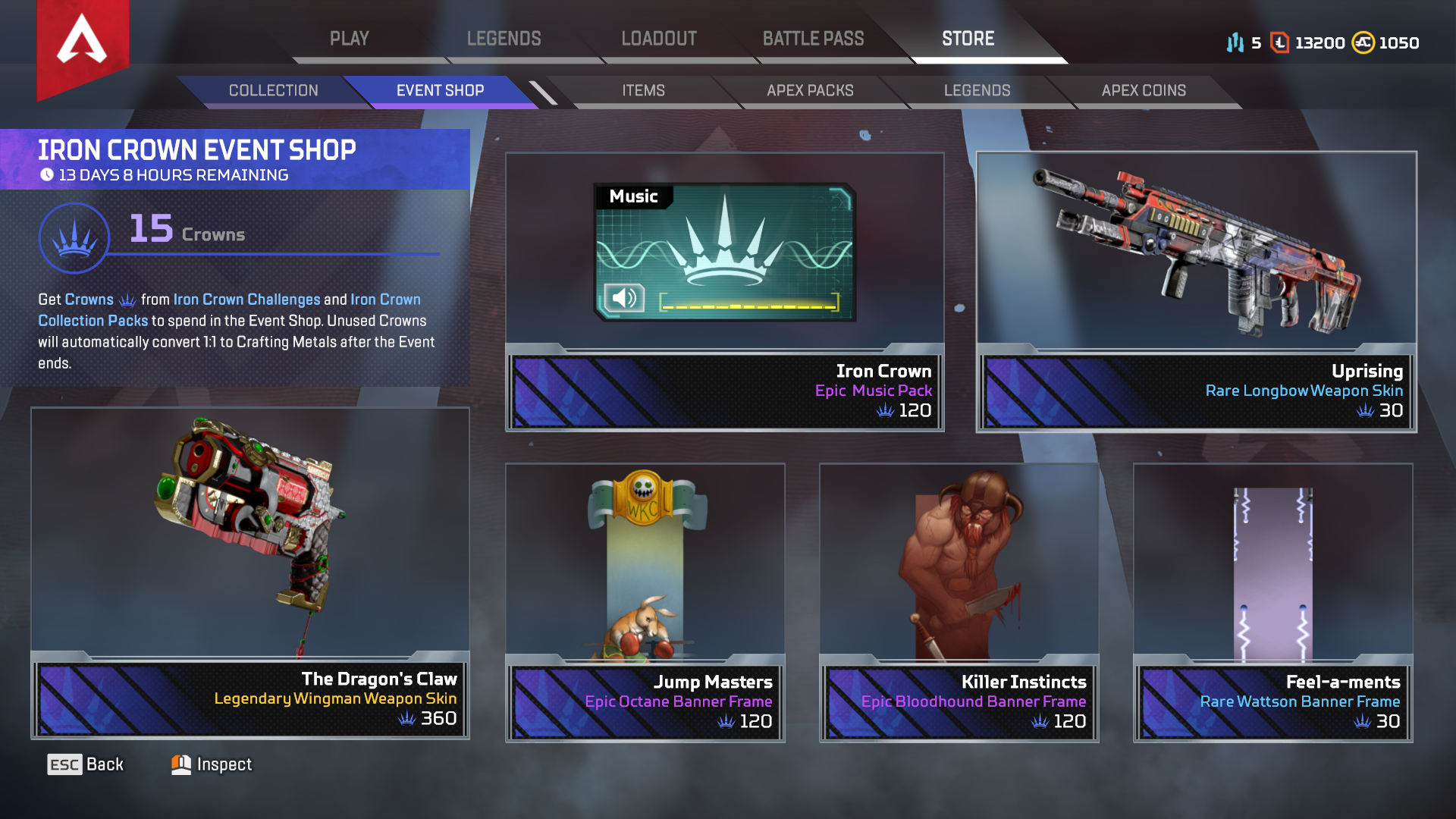1456x819 pixels.
Task: Click the Apex Coins balance icon
Action: click(1364, 43)
